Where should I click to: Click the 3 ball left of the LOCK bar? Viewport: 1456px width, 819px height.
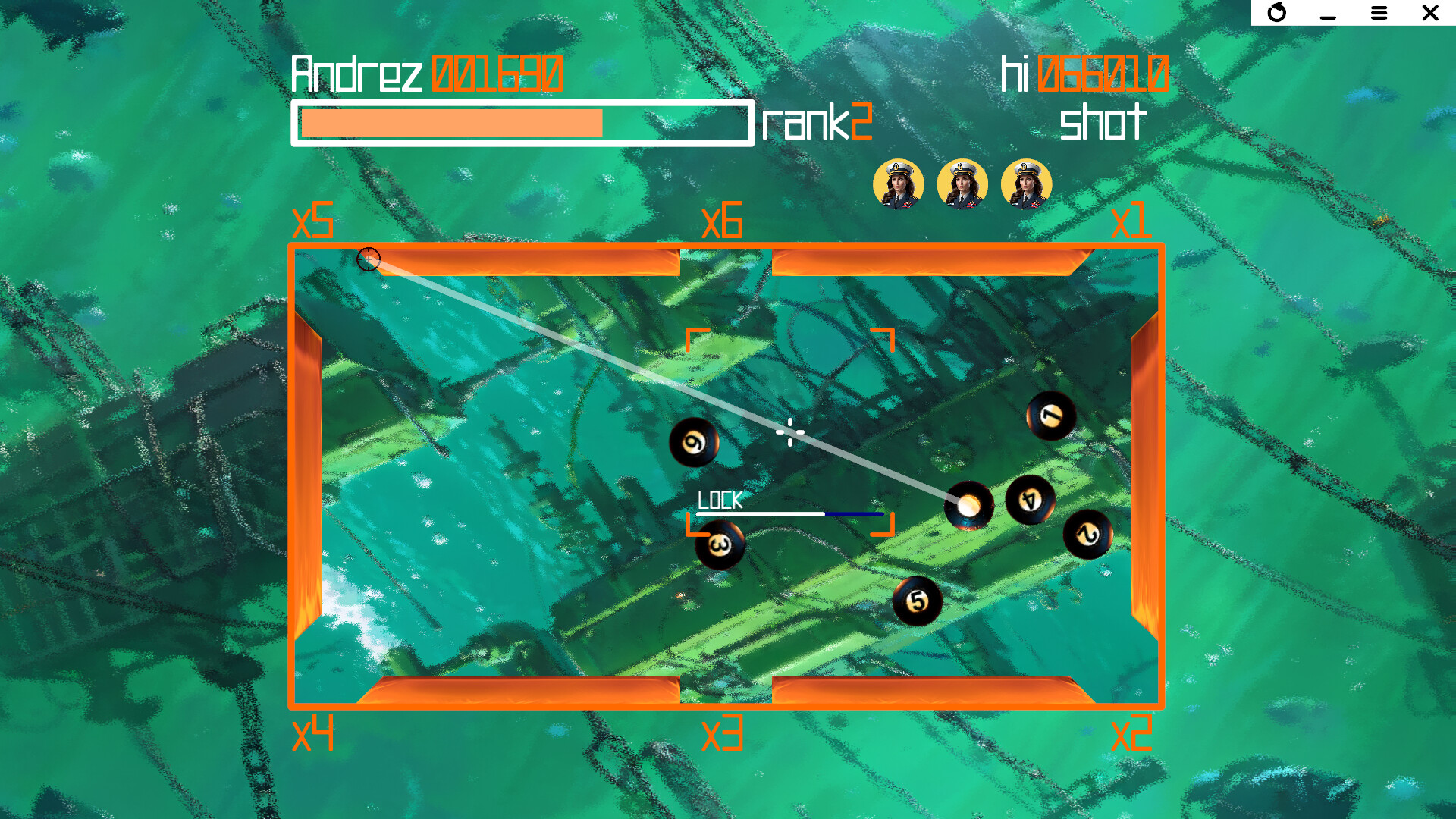(719, 544)
